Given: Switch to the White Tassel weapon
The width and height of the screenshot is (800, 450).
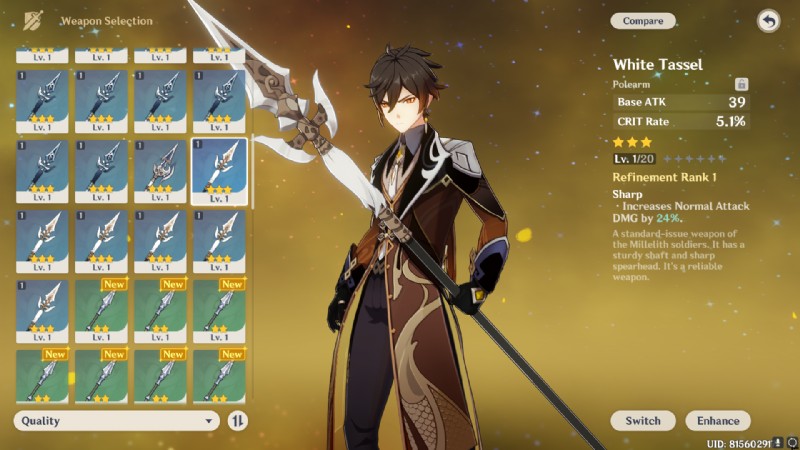Looking at the screenshot, I should pyautogui.click(x=643, y=421).
